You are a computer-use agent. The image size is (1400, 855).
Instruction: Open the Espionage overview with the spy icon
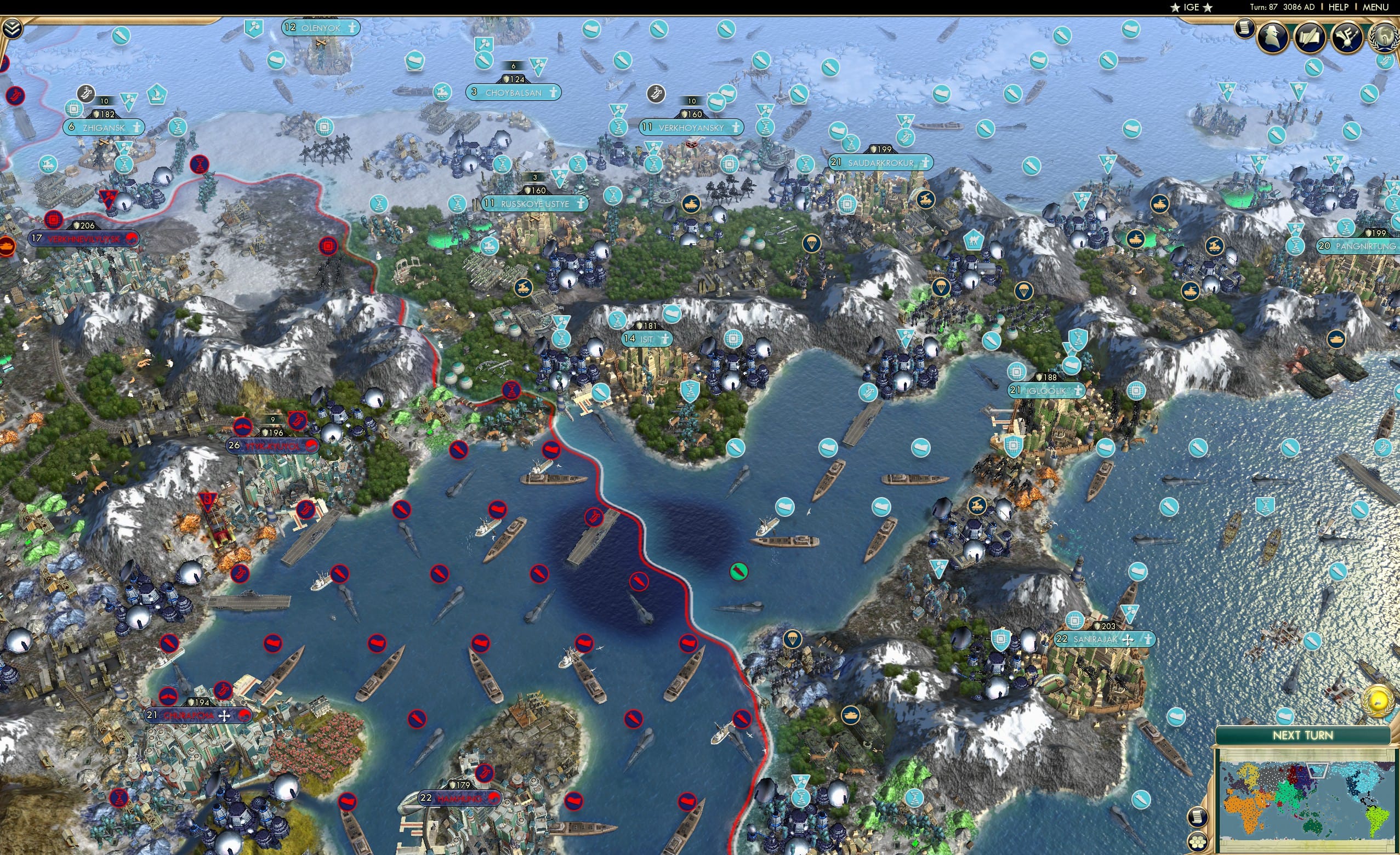[x=1273, y=36]
